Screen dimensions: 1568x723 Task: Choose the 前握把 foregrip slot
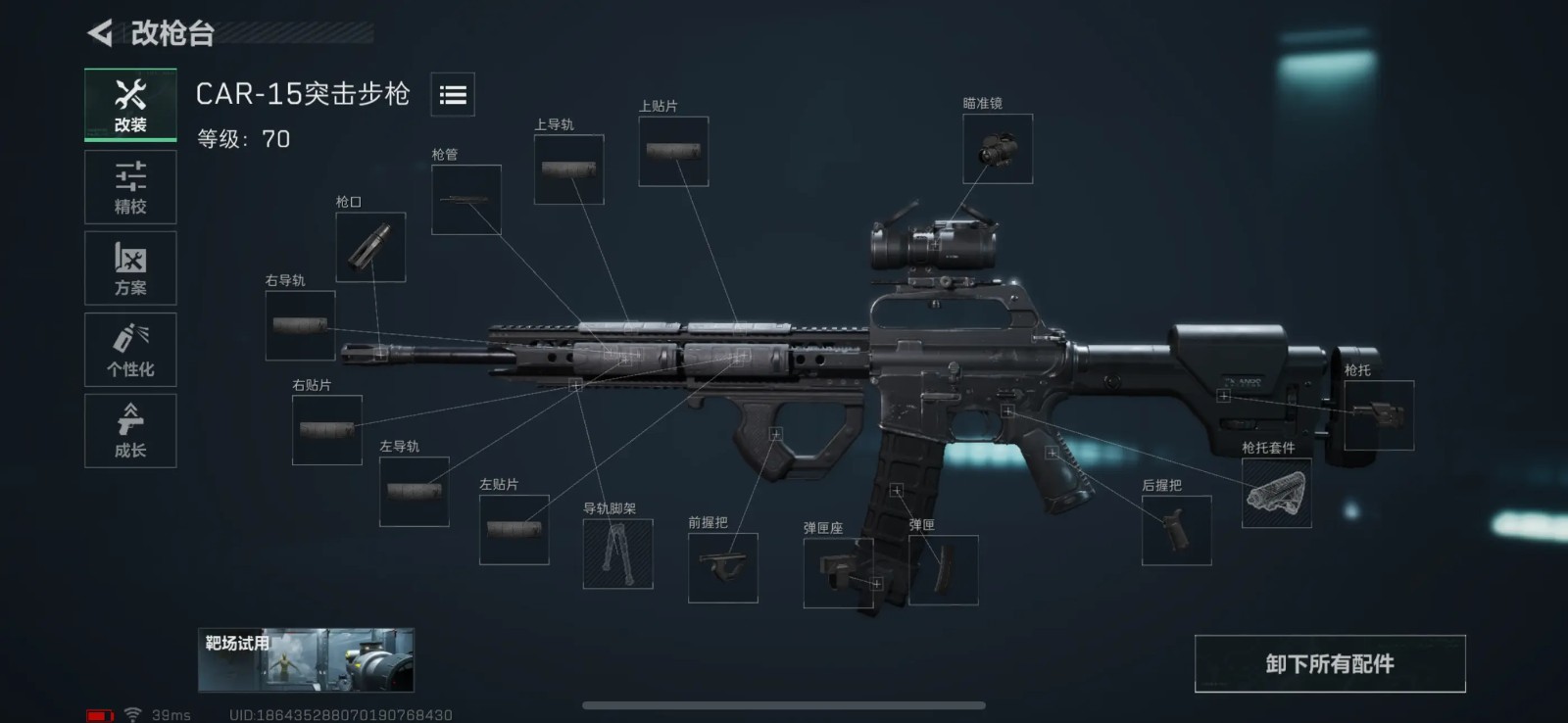pyautogui.click(x=723, y=567)
